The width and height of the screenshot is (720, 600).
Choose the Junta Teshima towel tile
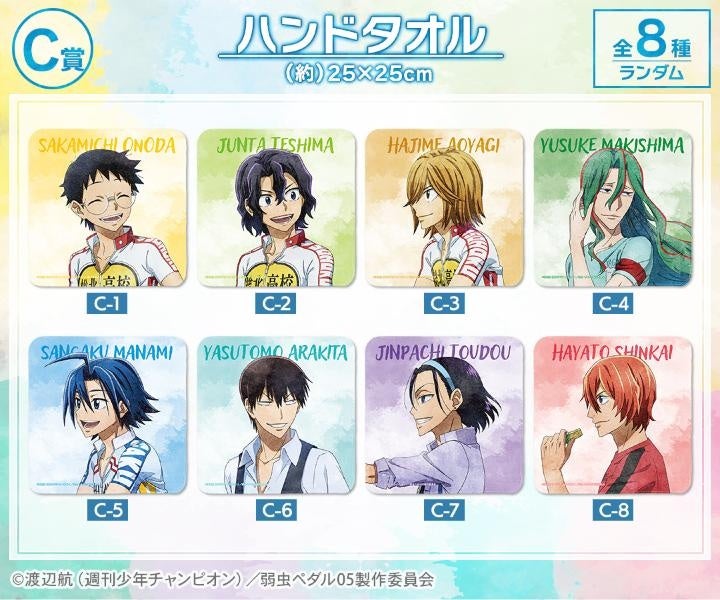[x=276, y=207]
